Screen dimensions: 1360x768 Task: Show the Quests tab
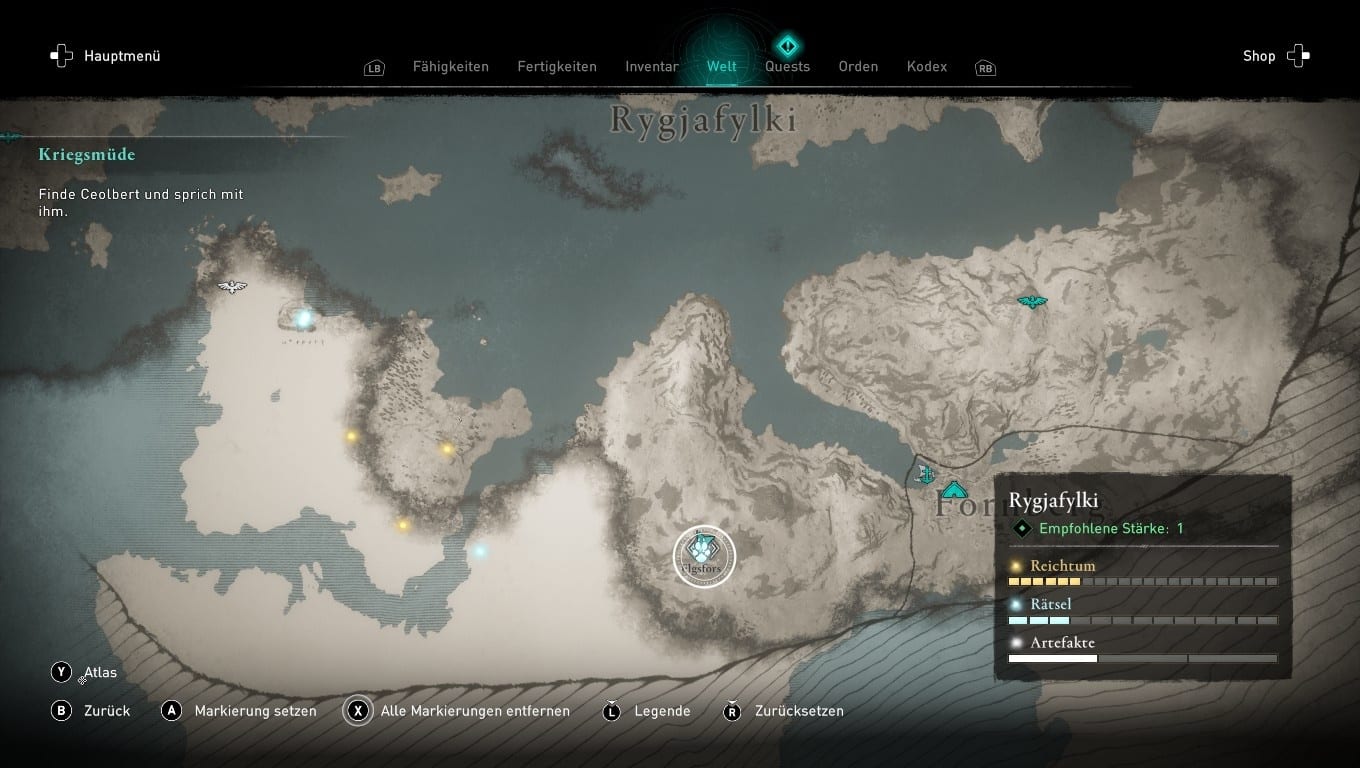pyautogui.click(x=787, y=67)
